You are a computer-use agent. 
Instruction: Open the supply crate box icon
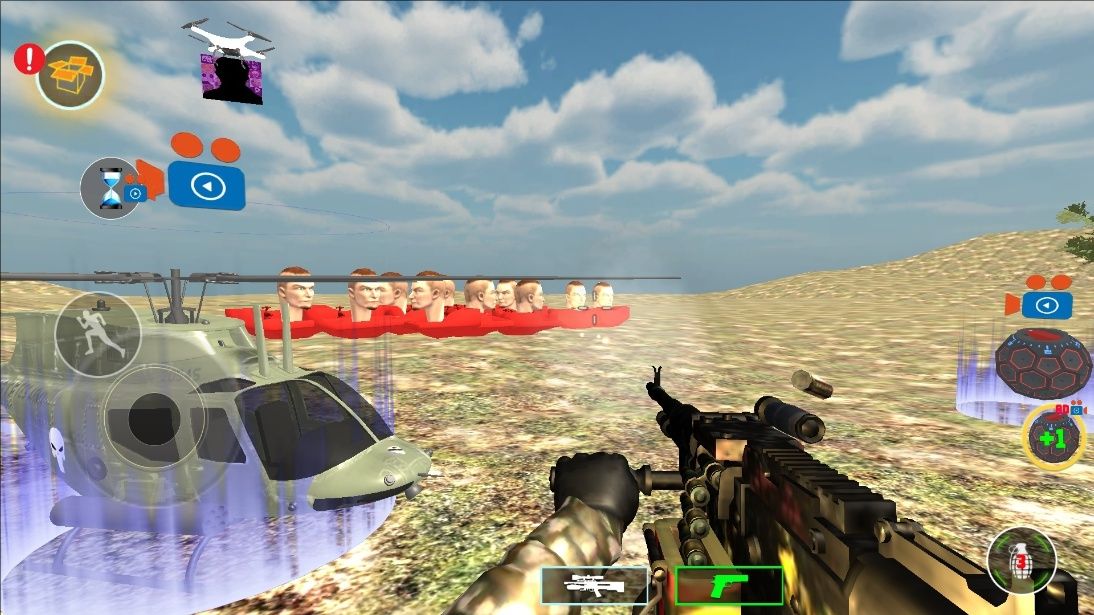[70, 75]
